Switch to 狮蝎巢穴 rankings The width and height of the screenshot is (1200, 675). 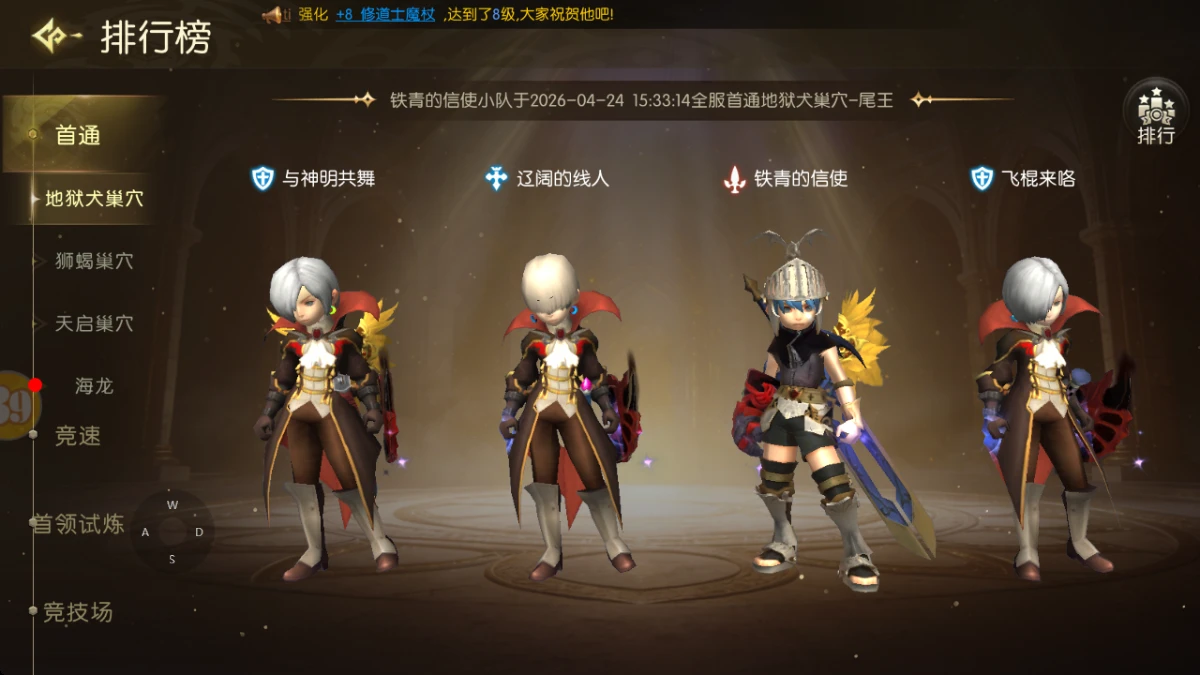tap(94, 261)
